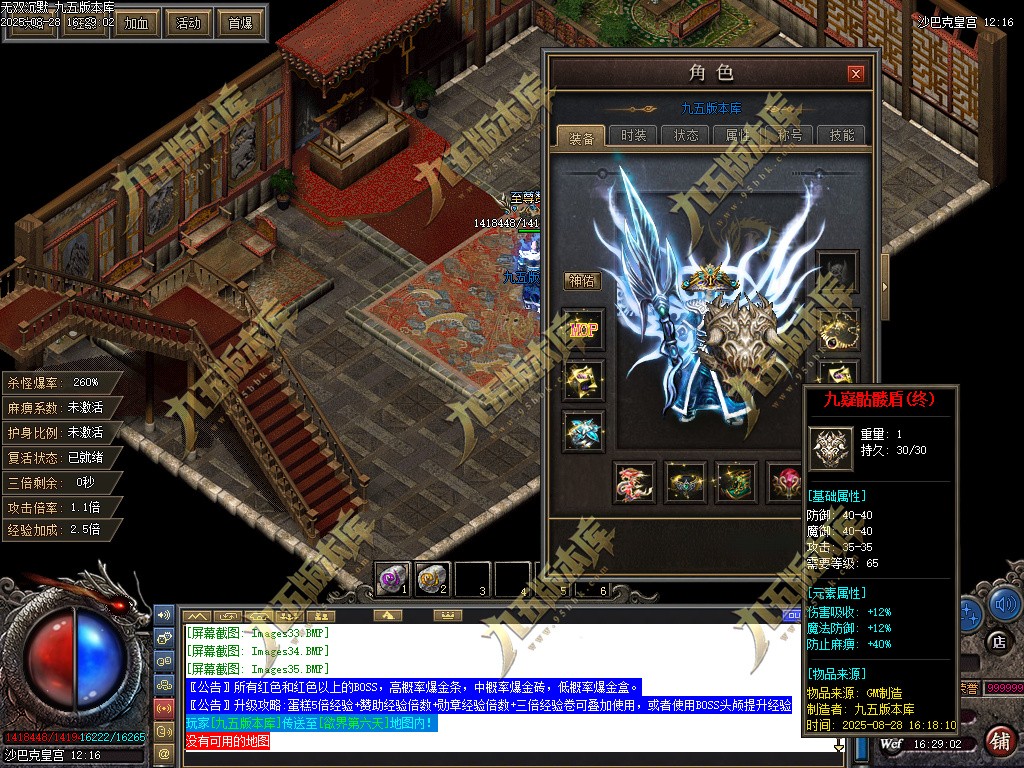Open the 首爆 button

point(241,22)
